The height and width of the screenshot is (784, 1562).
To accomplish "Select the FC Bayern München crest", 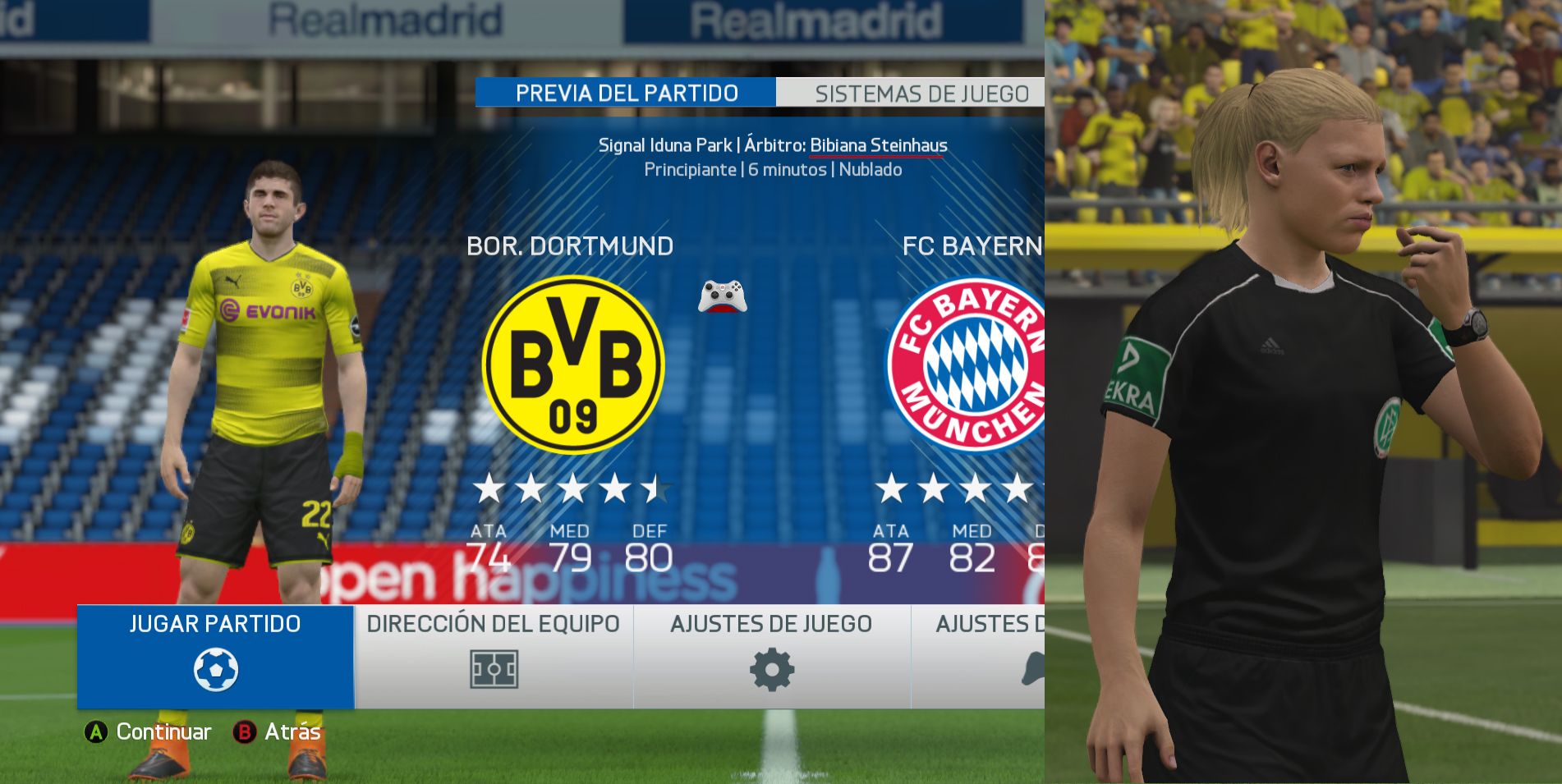I will click(x=966, y=364).
